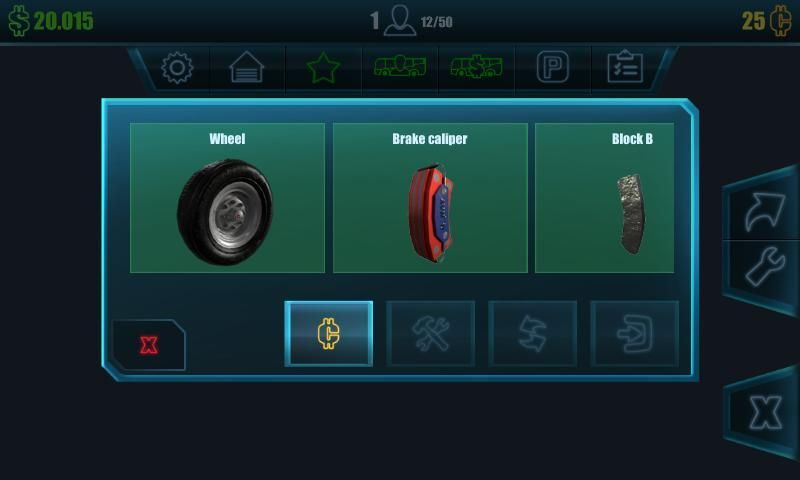The width and height of the screenshot is (800, 480).
Task: Select the Wheel part card
Action: (x=227, y=198)
